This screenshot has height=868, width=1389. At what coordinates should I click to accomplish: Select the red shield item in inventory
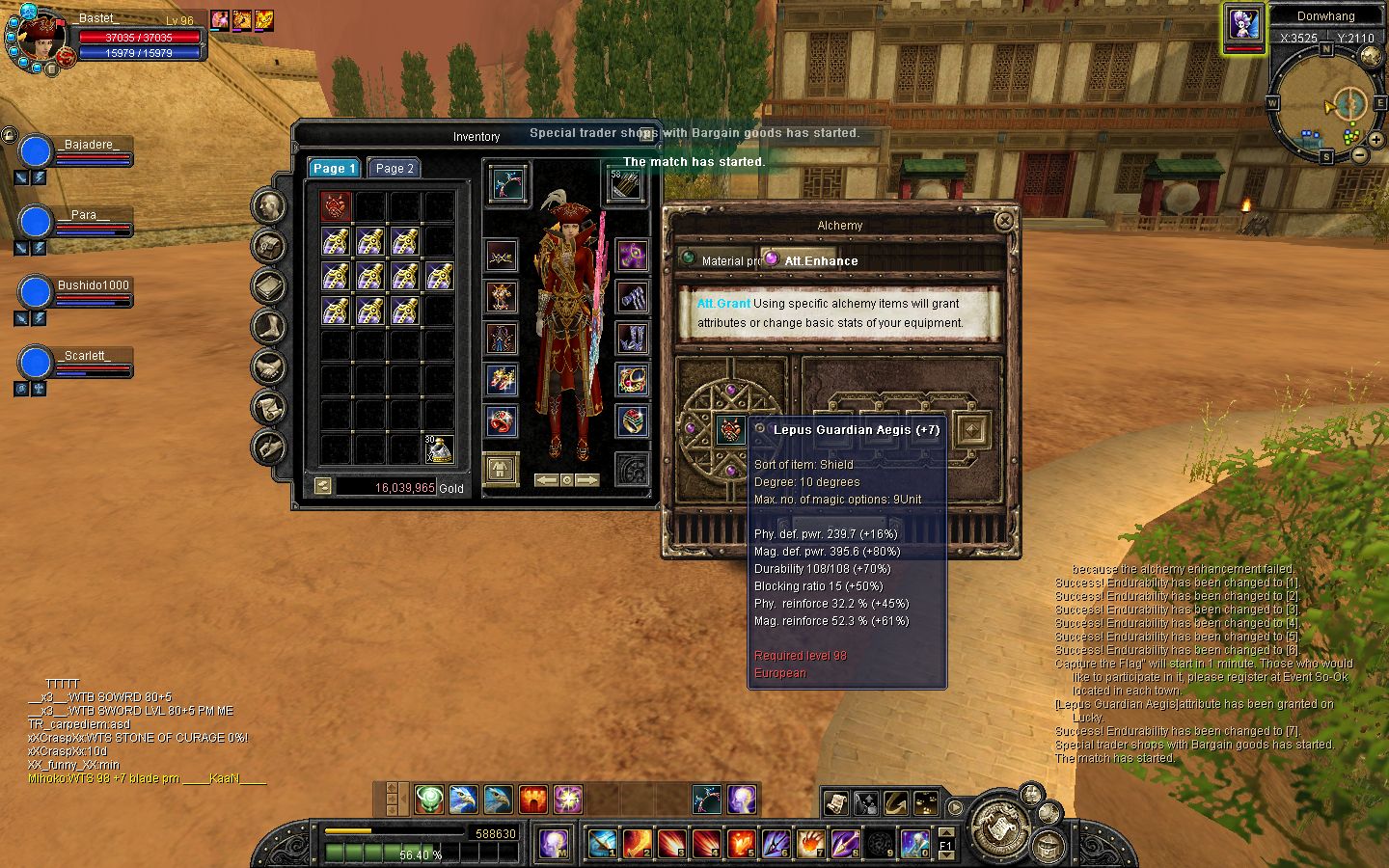(336, 206)
